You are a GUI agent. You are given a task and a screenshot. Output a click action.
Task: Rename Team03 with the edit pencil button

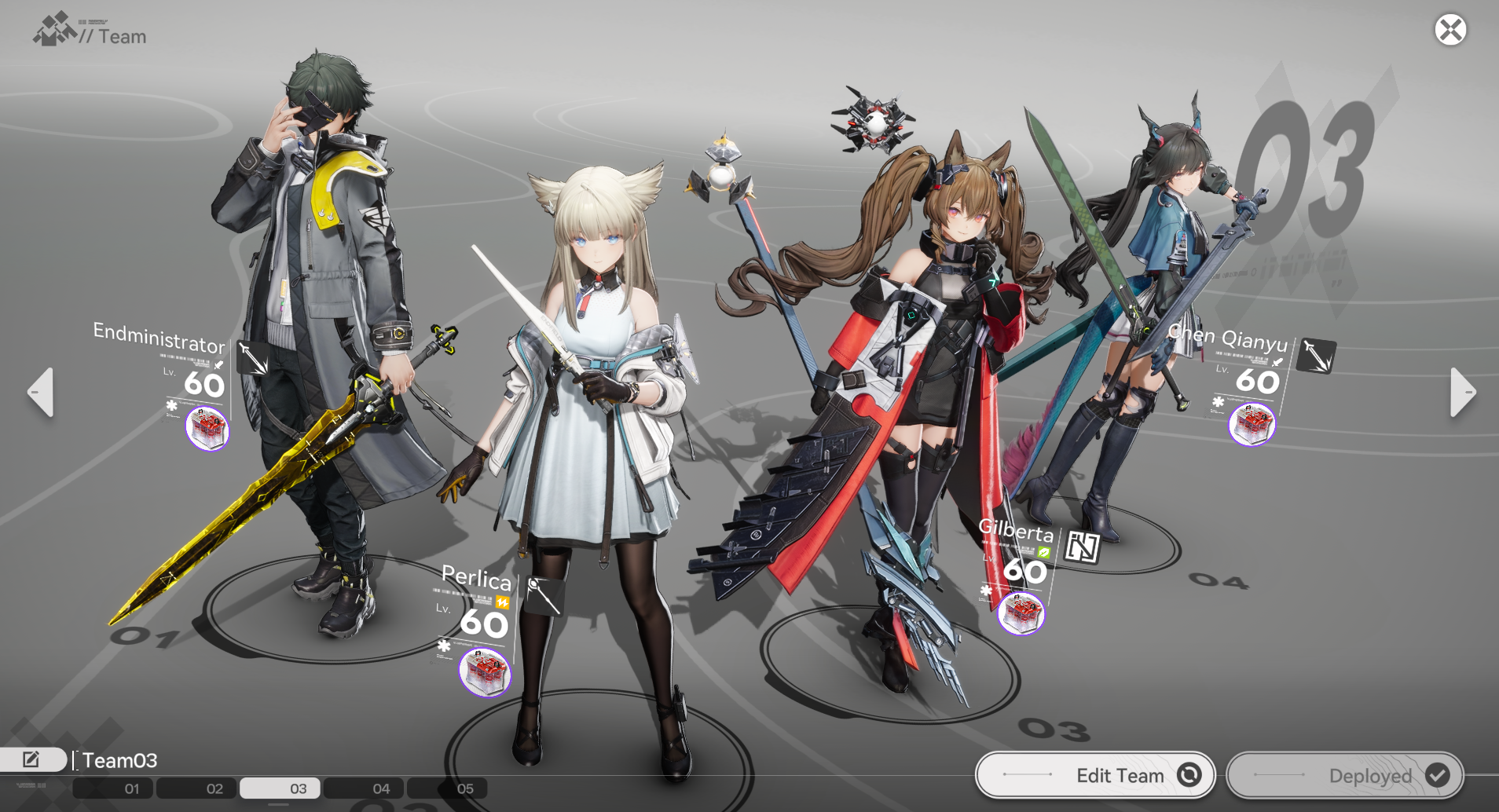(x=31, y=759)
